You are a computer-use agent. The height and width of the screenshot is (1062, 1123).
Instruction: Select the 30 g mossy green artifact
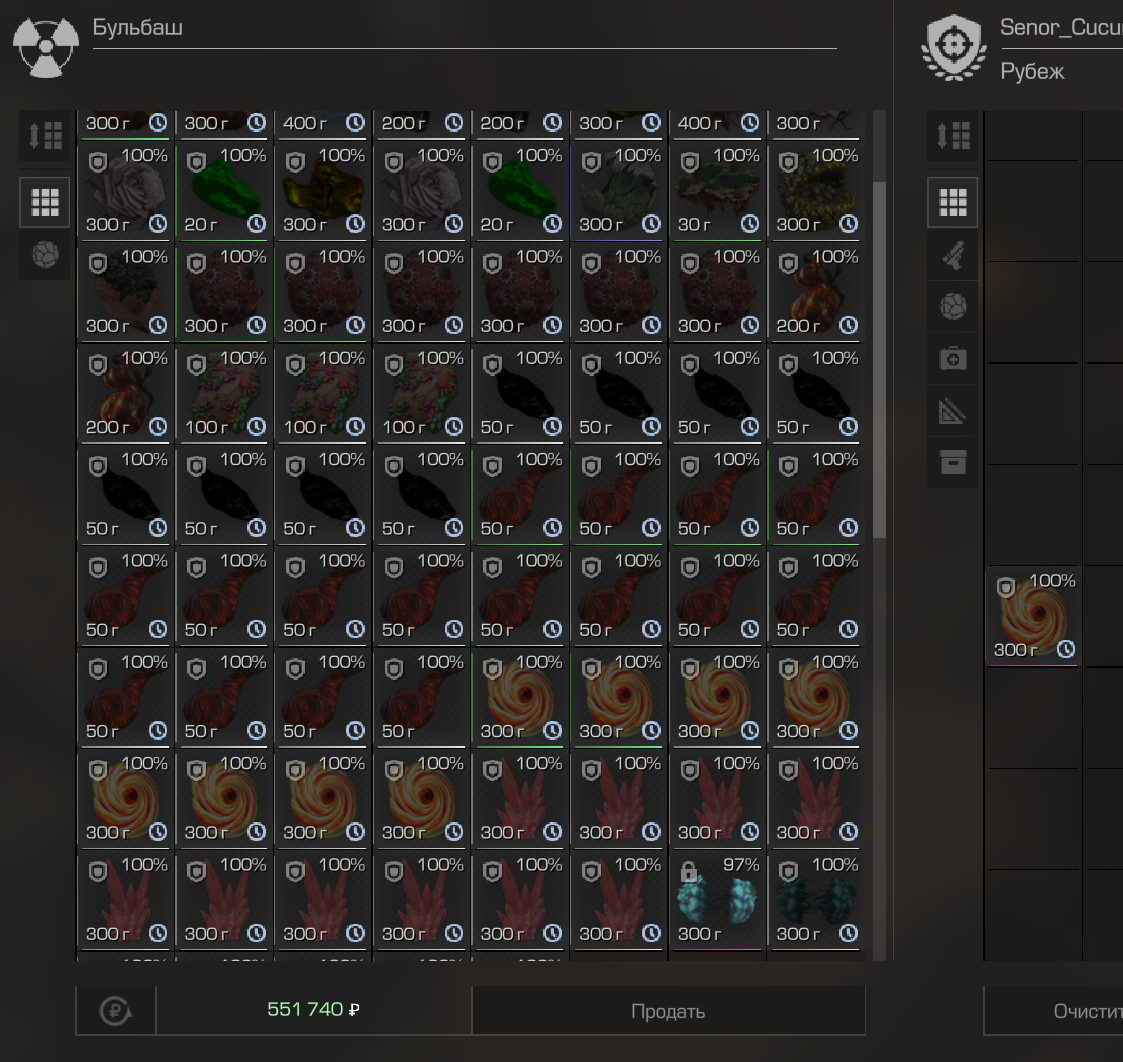717,191
